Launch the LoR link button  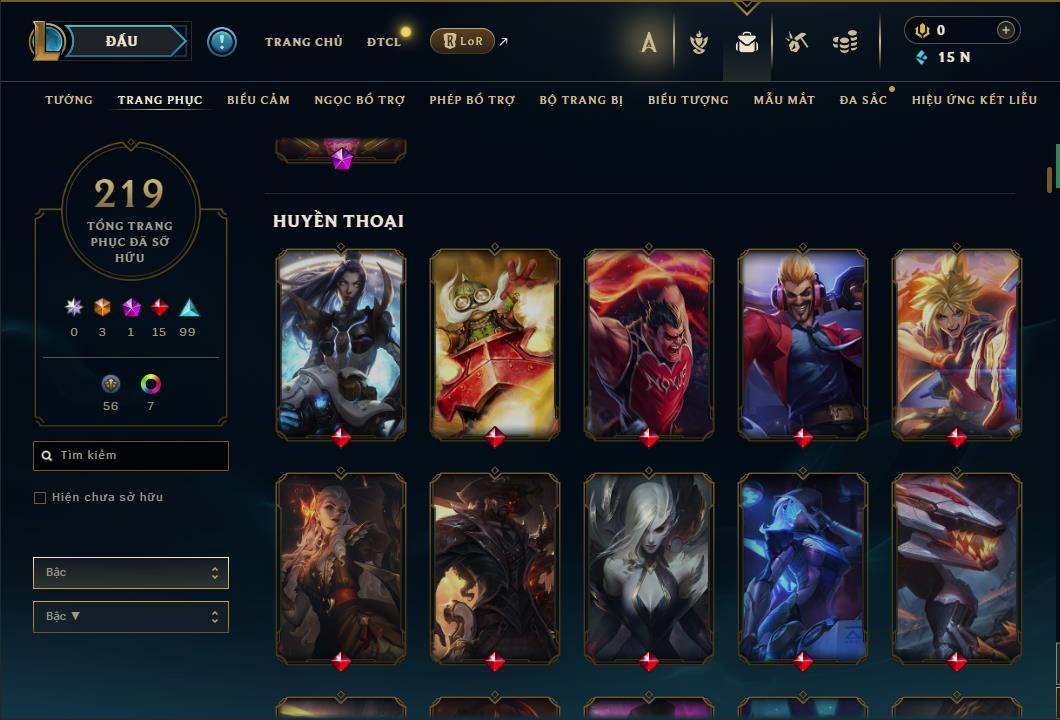tap(462, 41)
